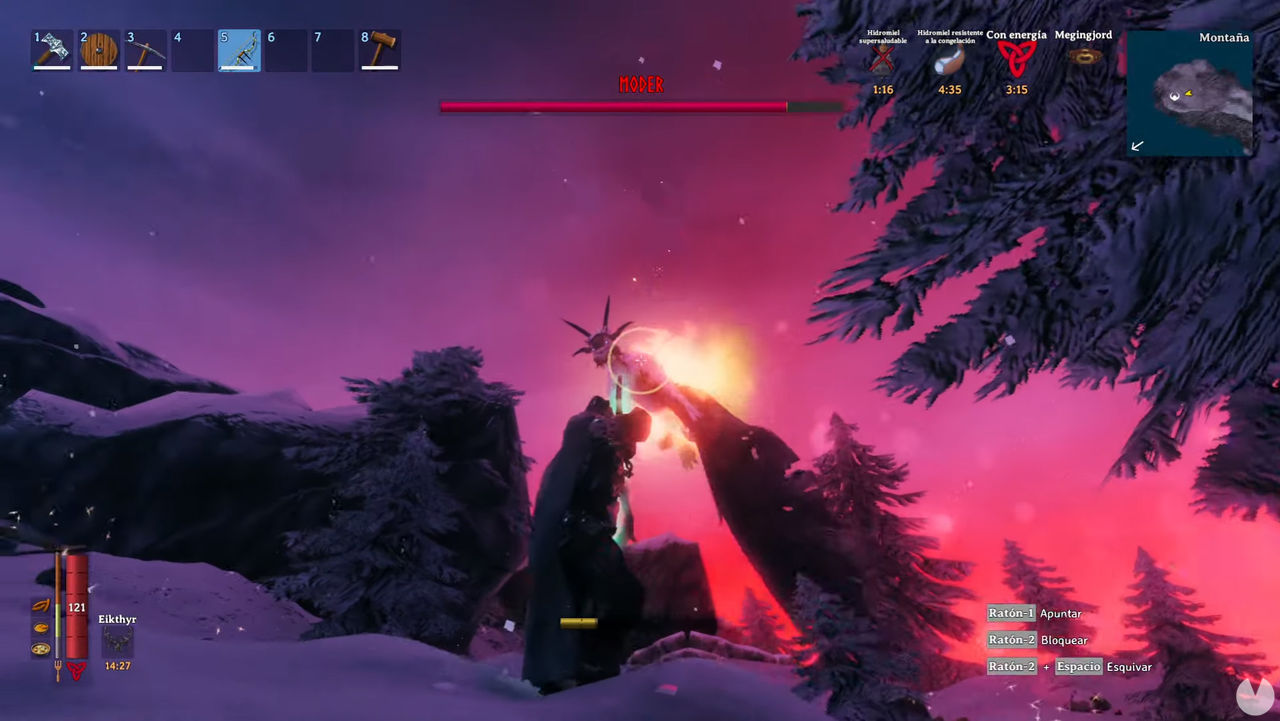This screenshot has width=1280, height=721.
Task: Equip the wooden round shield
Action: (x=99, y=50)
